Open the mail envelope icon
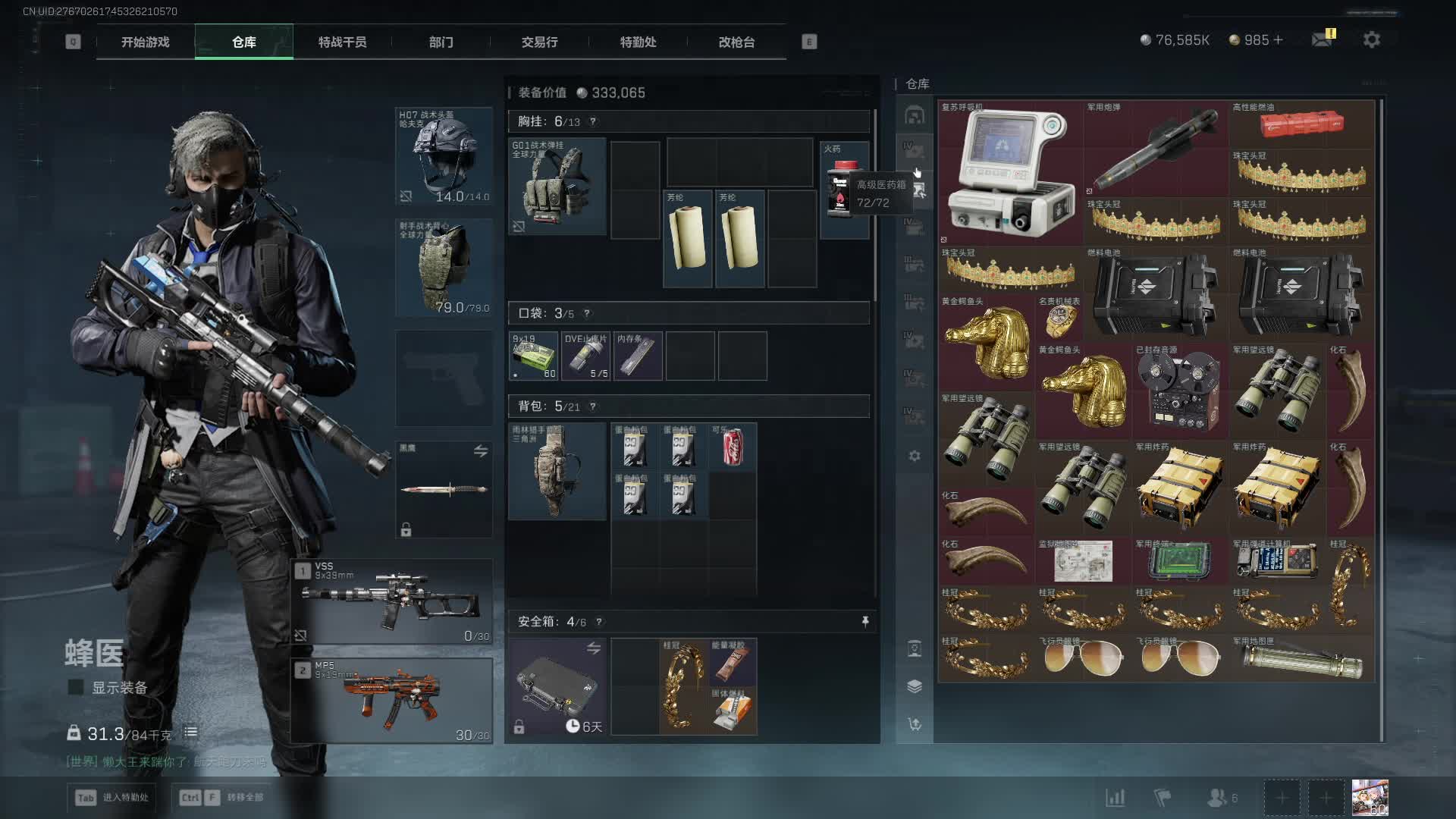The width and height of the screenshot is (1456, 819). coord(1322,39)
